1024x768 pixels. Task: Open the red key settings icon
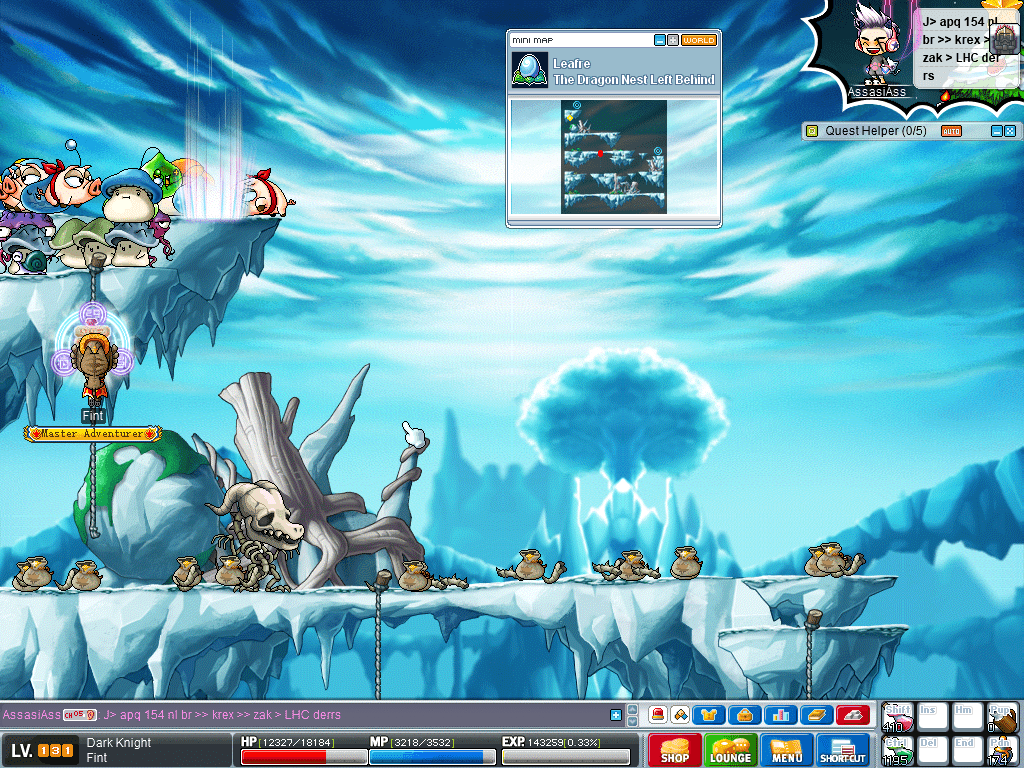pos(852,714)
